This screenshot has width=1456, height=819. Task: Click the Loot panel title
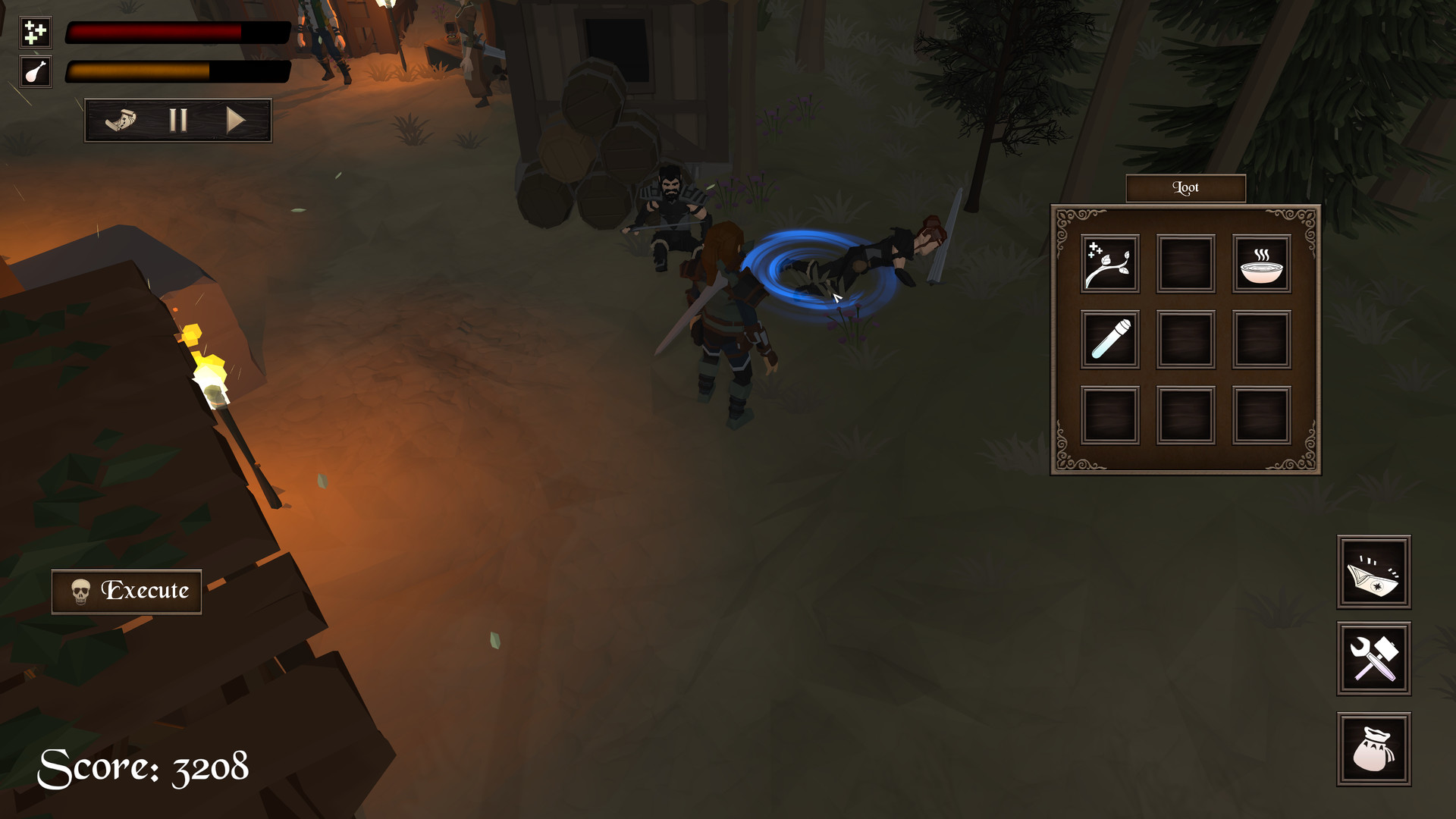[1185, 187]
